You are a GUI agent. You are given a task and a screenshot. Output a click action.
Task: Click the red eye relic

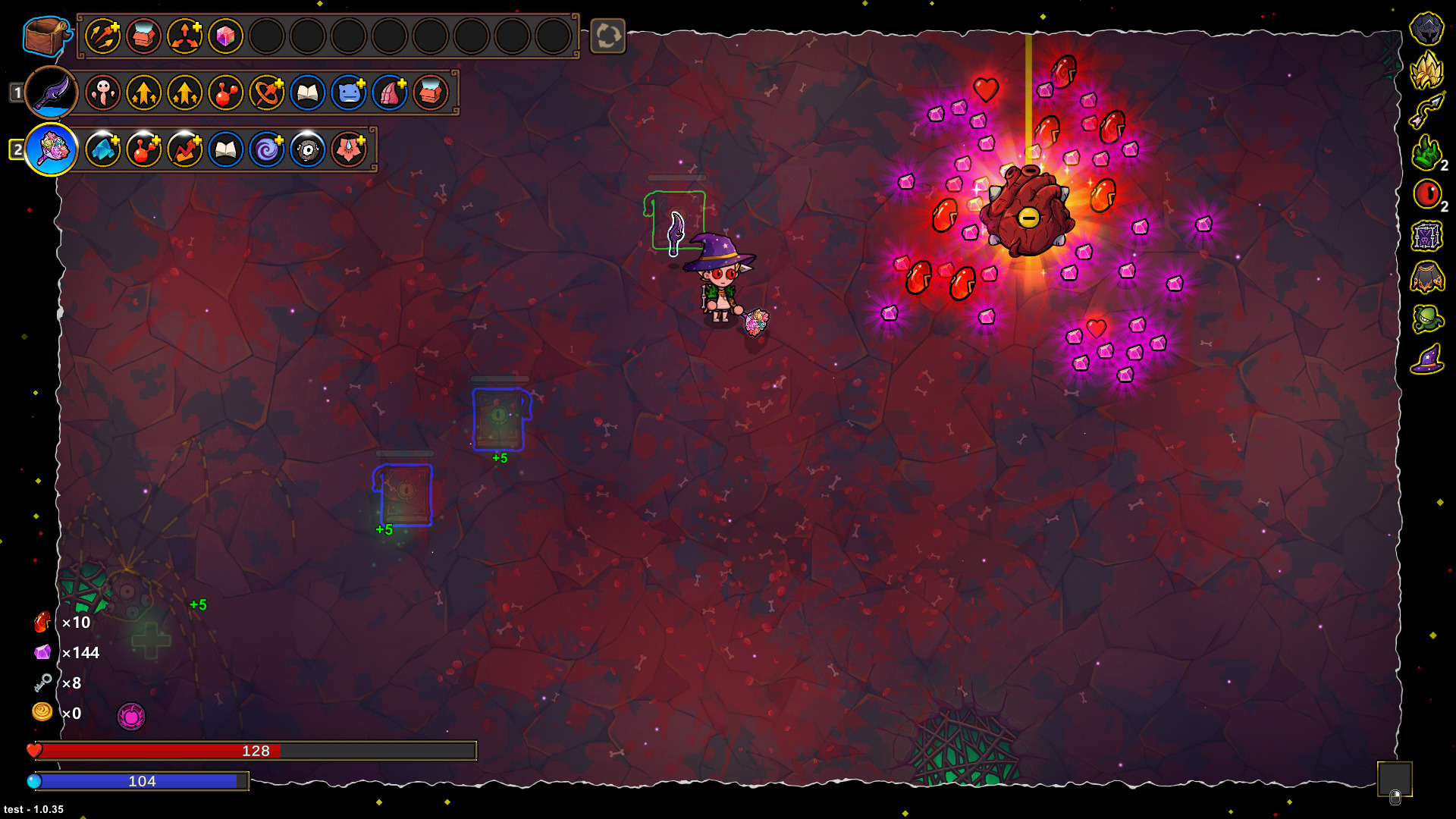coord(1426,194)
